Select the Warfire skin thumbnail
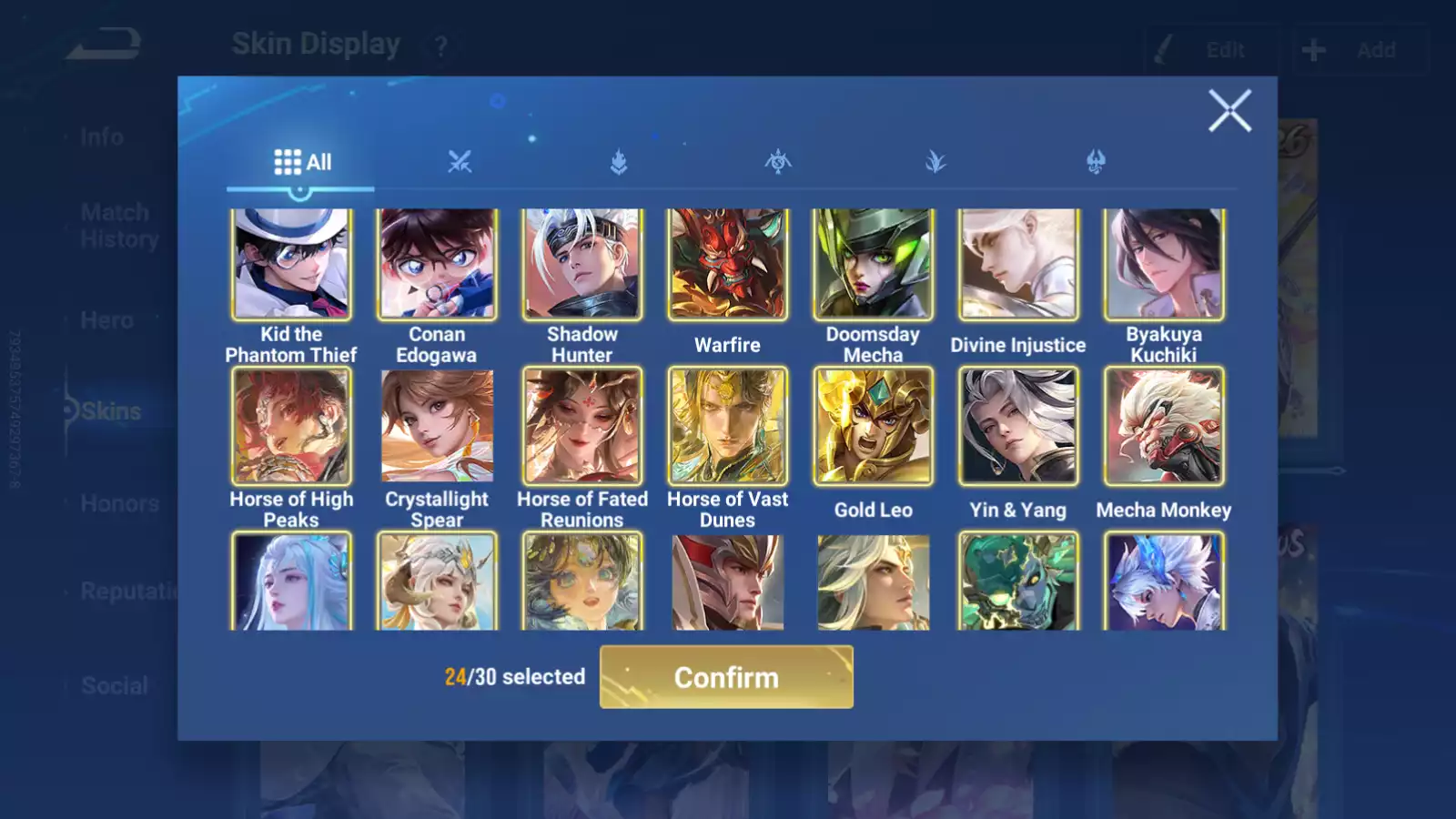Viewport: 1456px width, 819px height. [x=728, y=264]
